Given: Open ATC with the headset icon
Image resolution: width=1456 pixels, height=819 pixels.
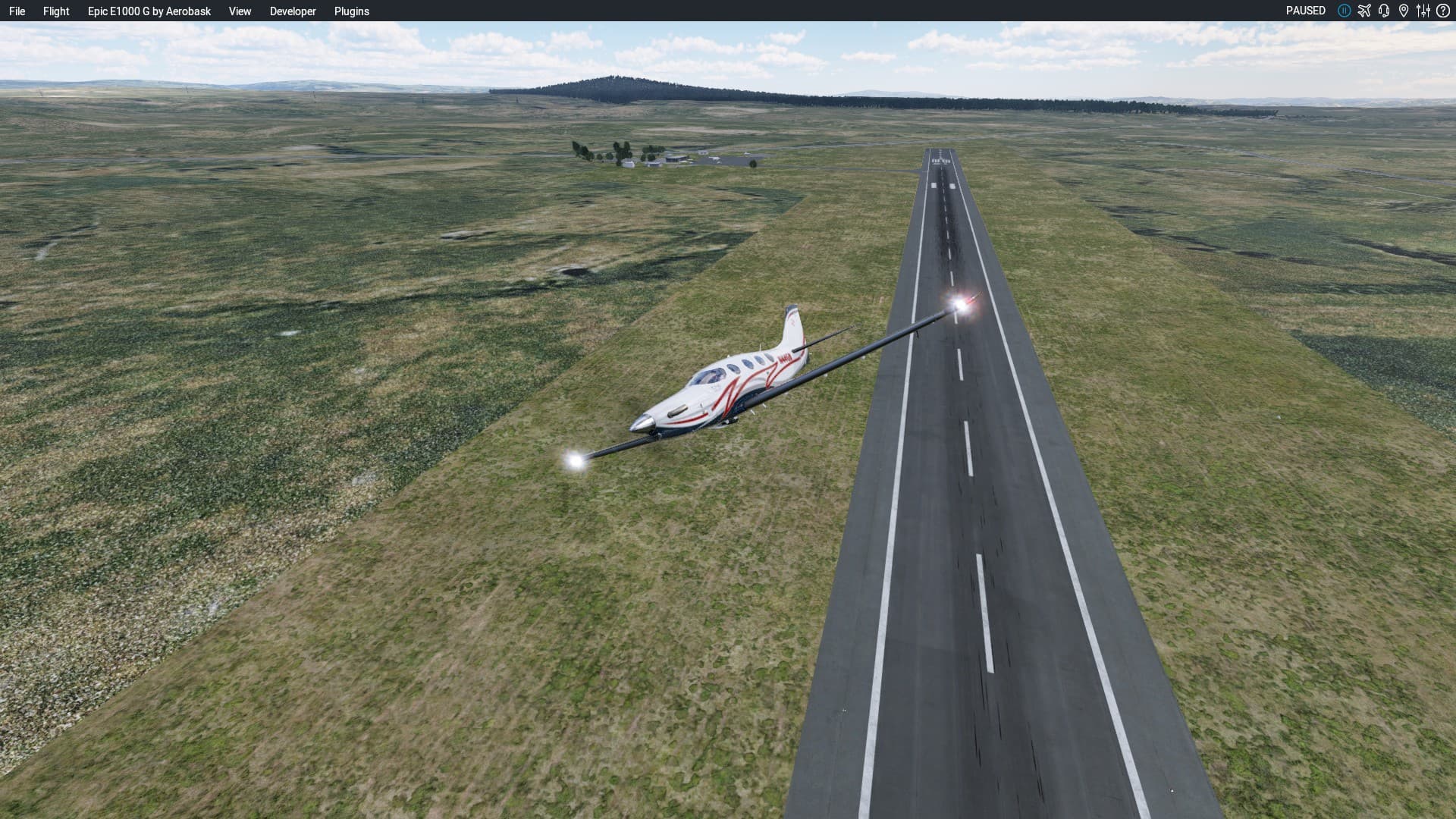Looking at the screenshot, I should point(1384,11).
